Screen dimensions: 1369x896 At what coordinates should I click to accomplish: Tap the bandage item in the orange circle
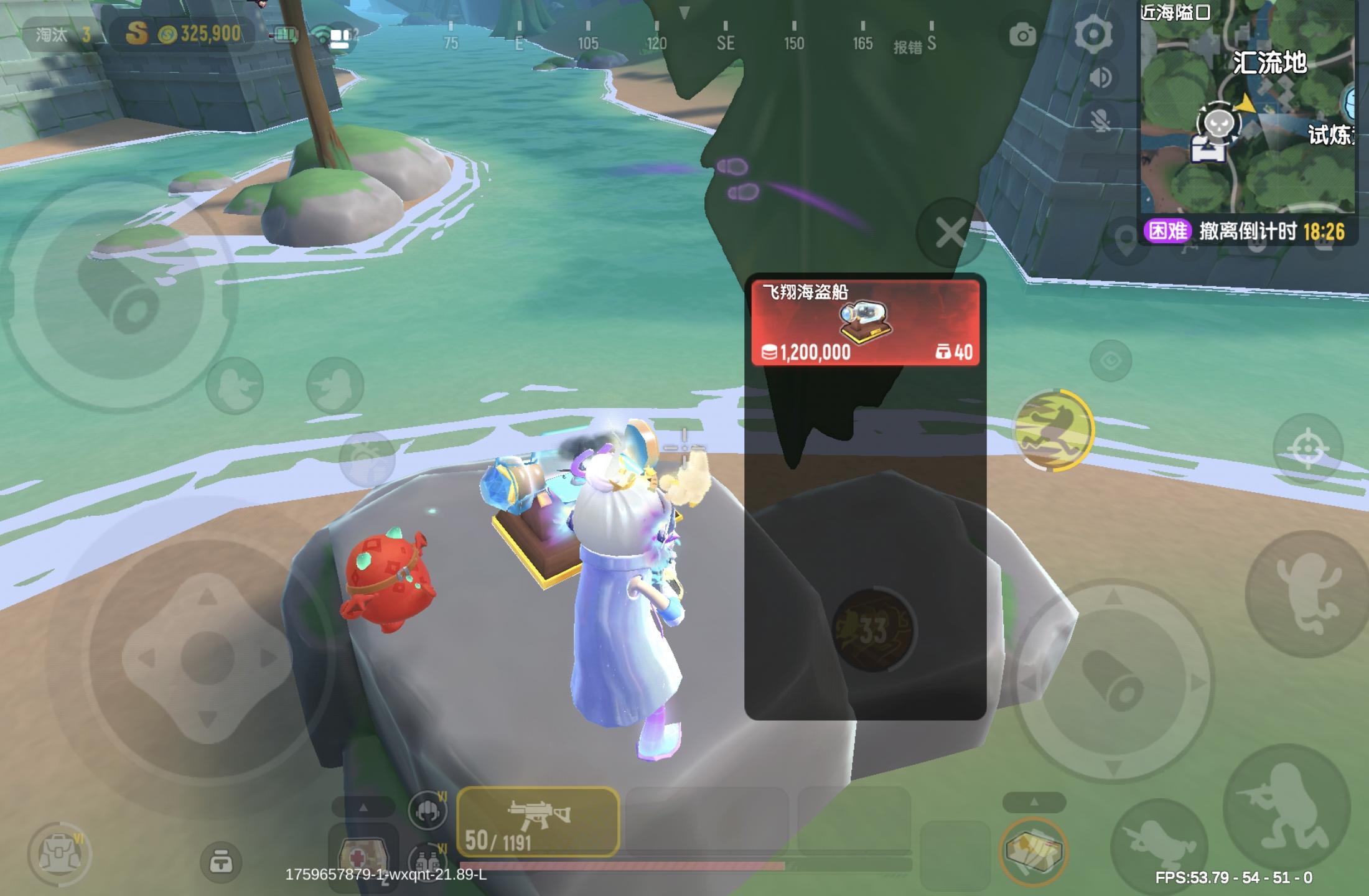click(x=1035, y=848)
